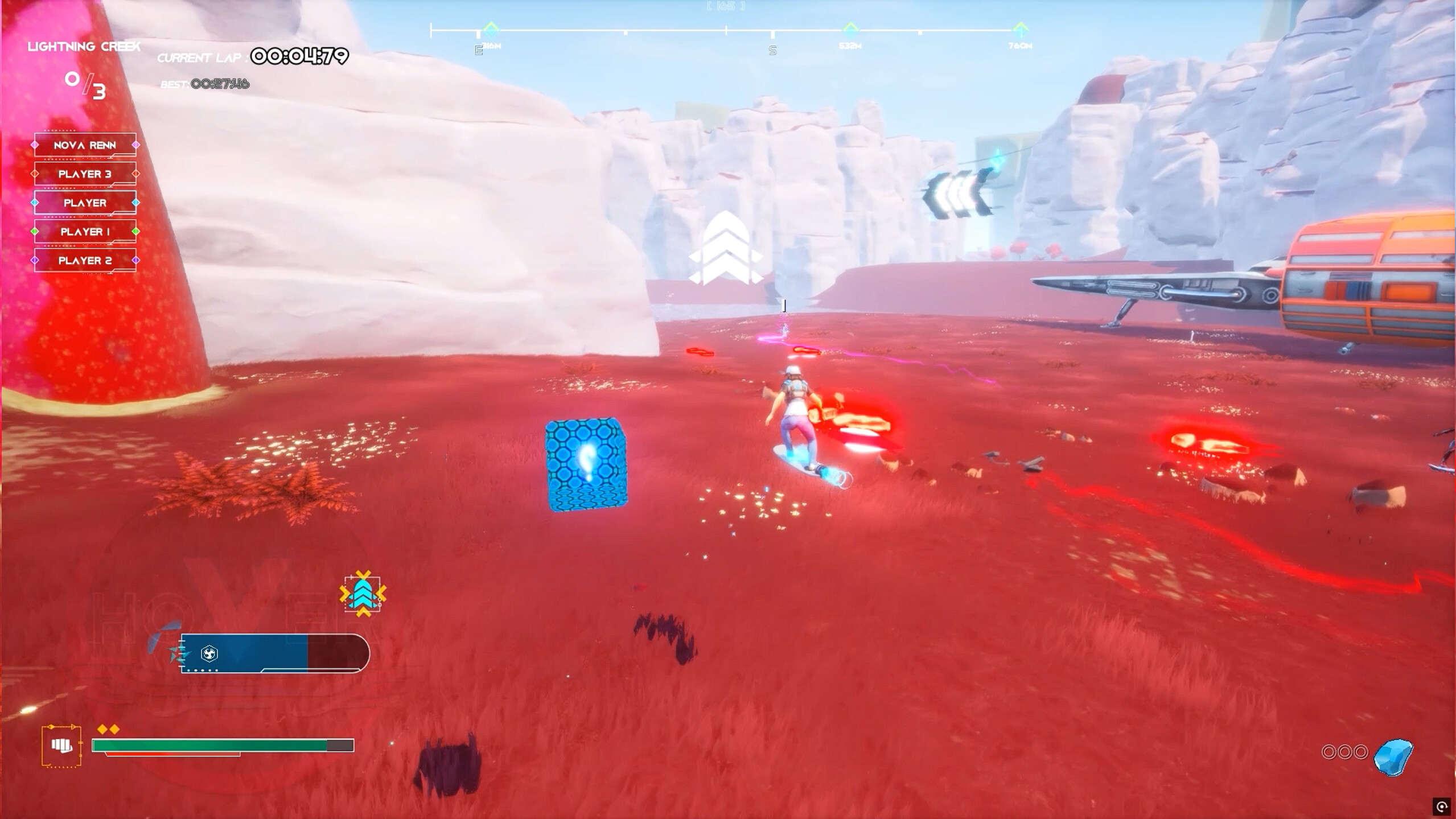Screen dimensions: 1456x819
Task: Click the BEST 00:27:46 time label
Action: point(204,83)
